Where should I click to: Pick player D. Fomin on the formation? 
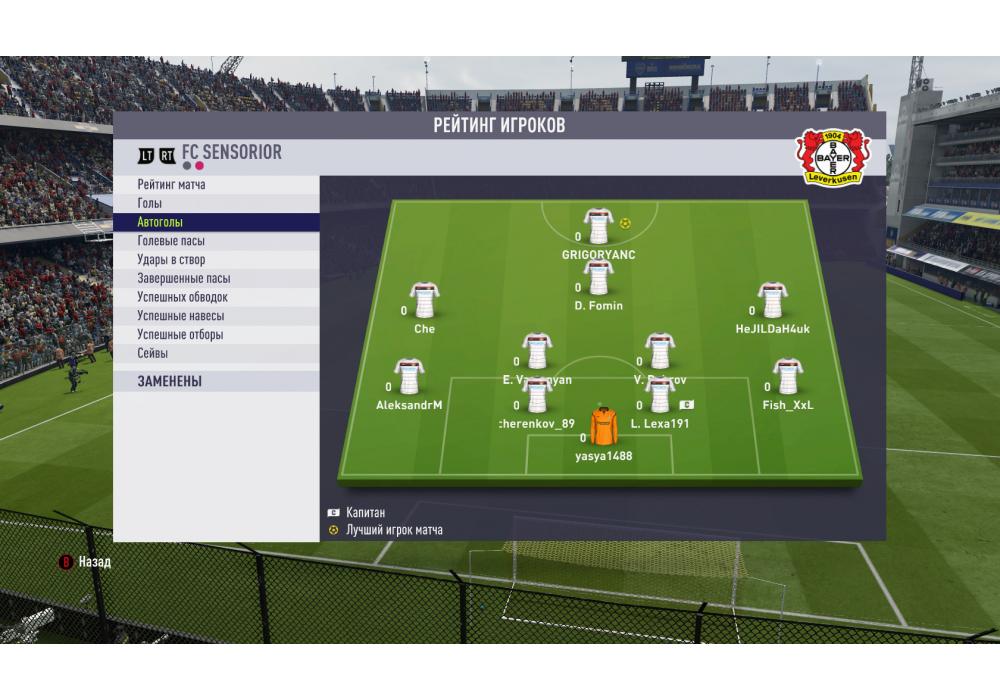click(598, 278)
